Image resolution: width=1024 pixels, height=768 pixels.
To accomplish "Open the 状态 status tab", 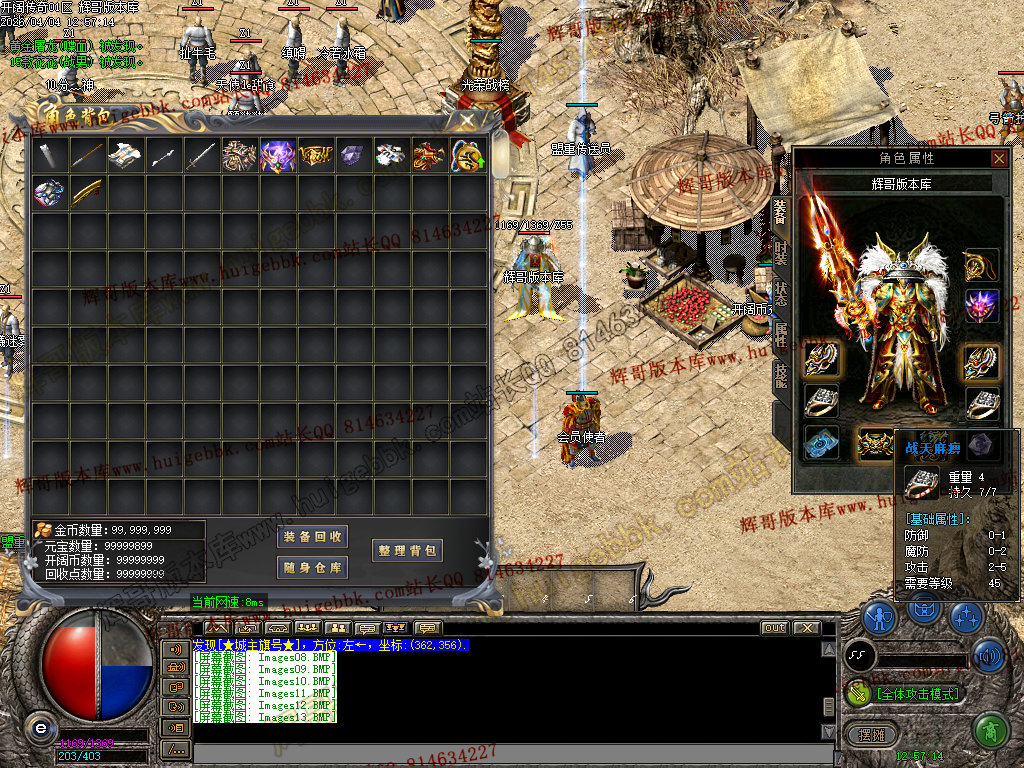I will point(781,293).
